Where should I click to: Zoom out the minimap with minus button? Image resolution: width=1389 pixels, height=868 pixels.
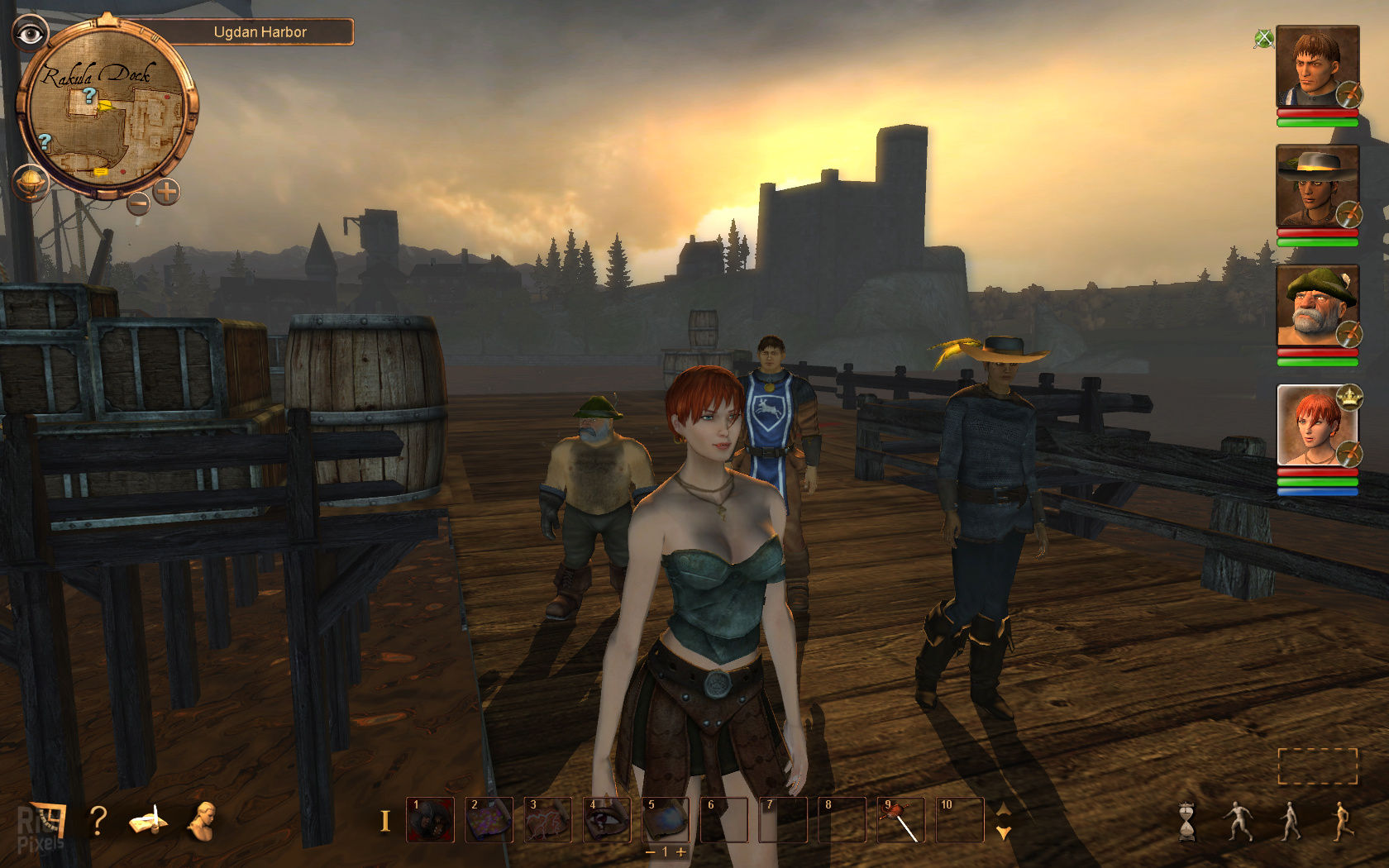tap(138, 201)
